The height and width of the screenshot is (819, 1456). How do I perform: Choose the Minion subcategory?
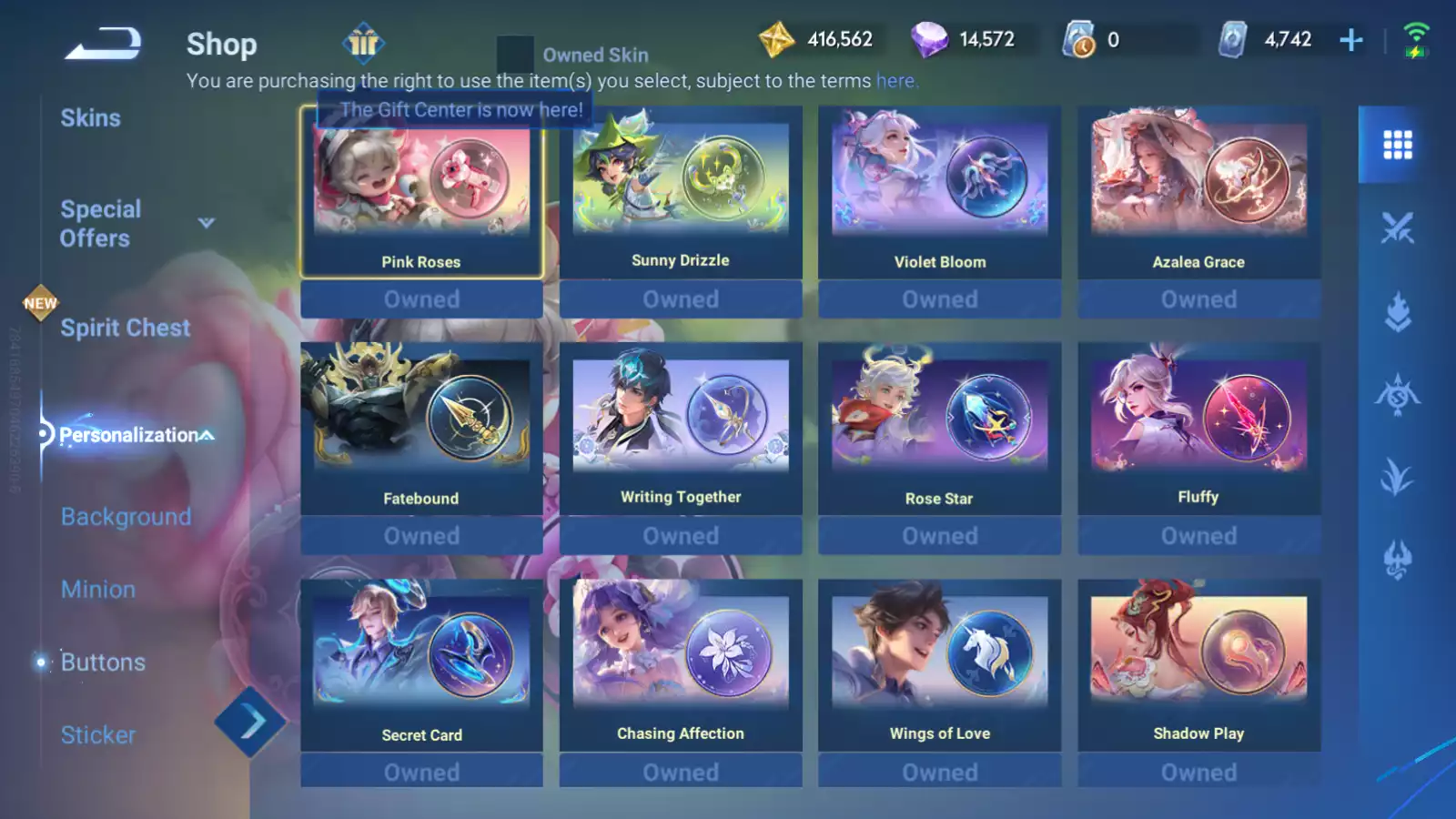pos(98,590)
